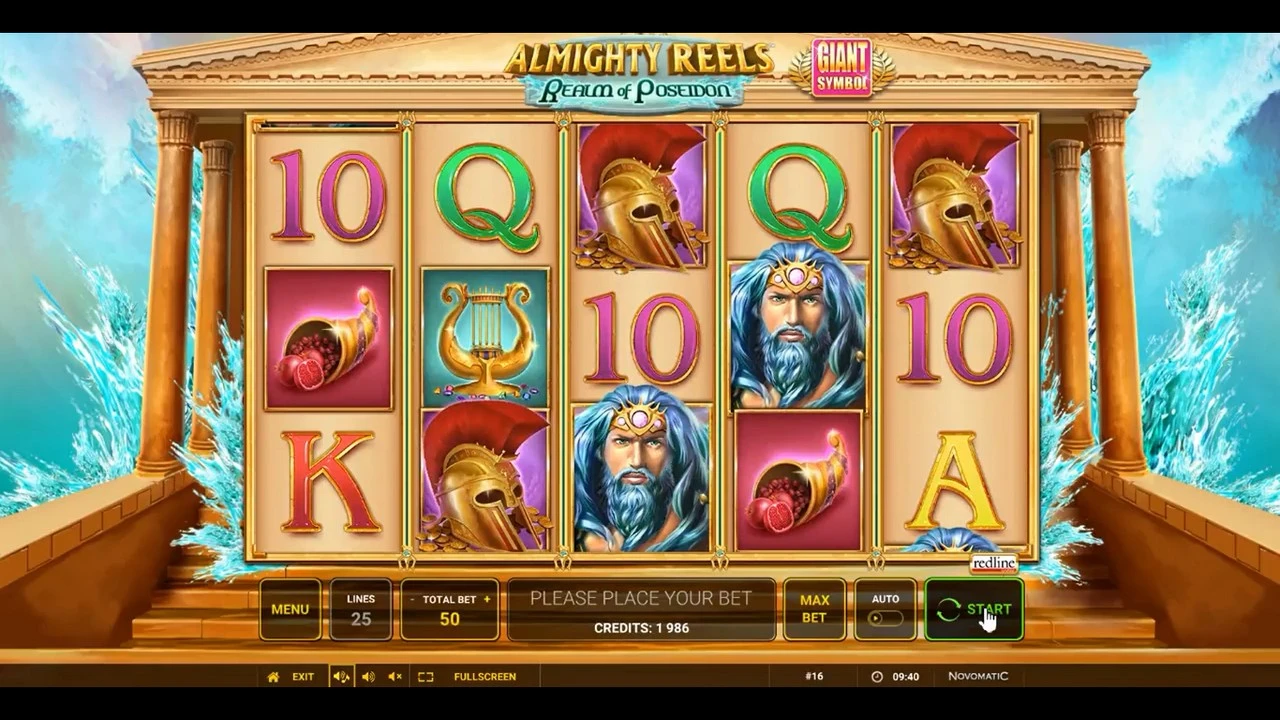Spin the reels with Start
Image resolution: width=1280 pixels, height=720 pixels.
point(974,609)
